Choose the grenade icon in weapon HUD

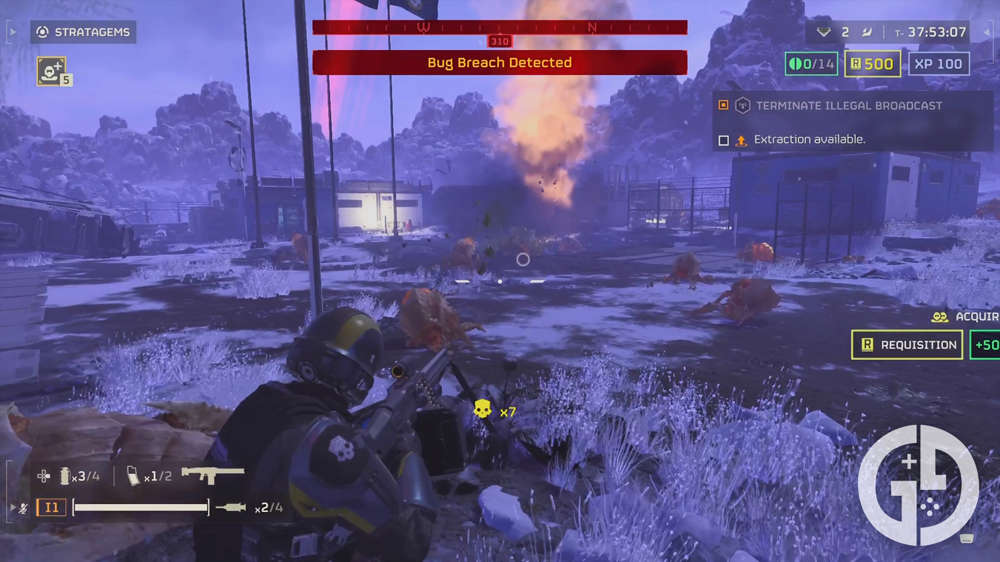(x=62, y=476)
